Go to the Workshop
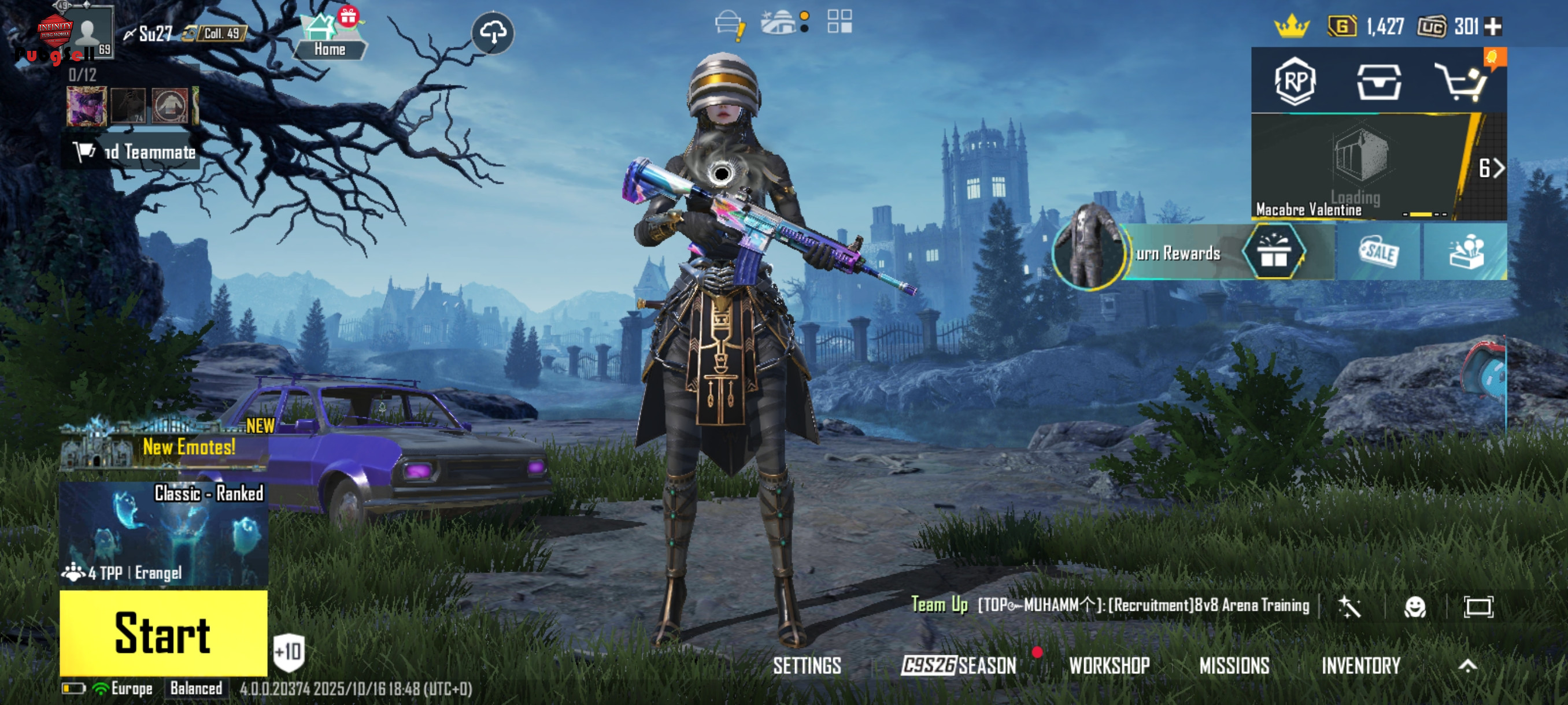 1109,666
